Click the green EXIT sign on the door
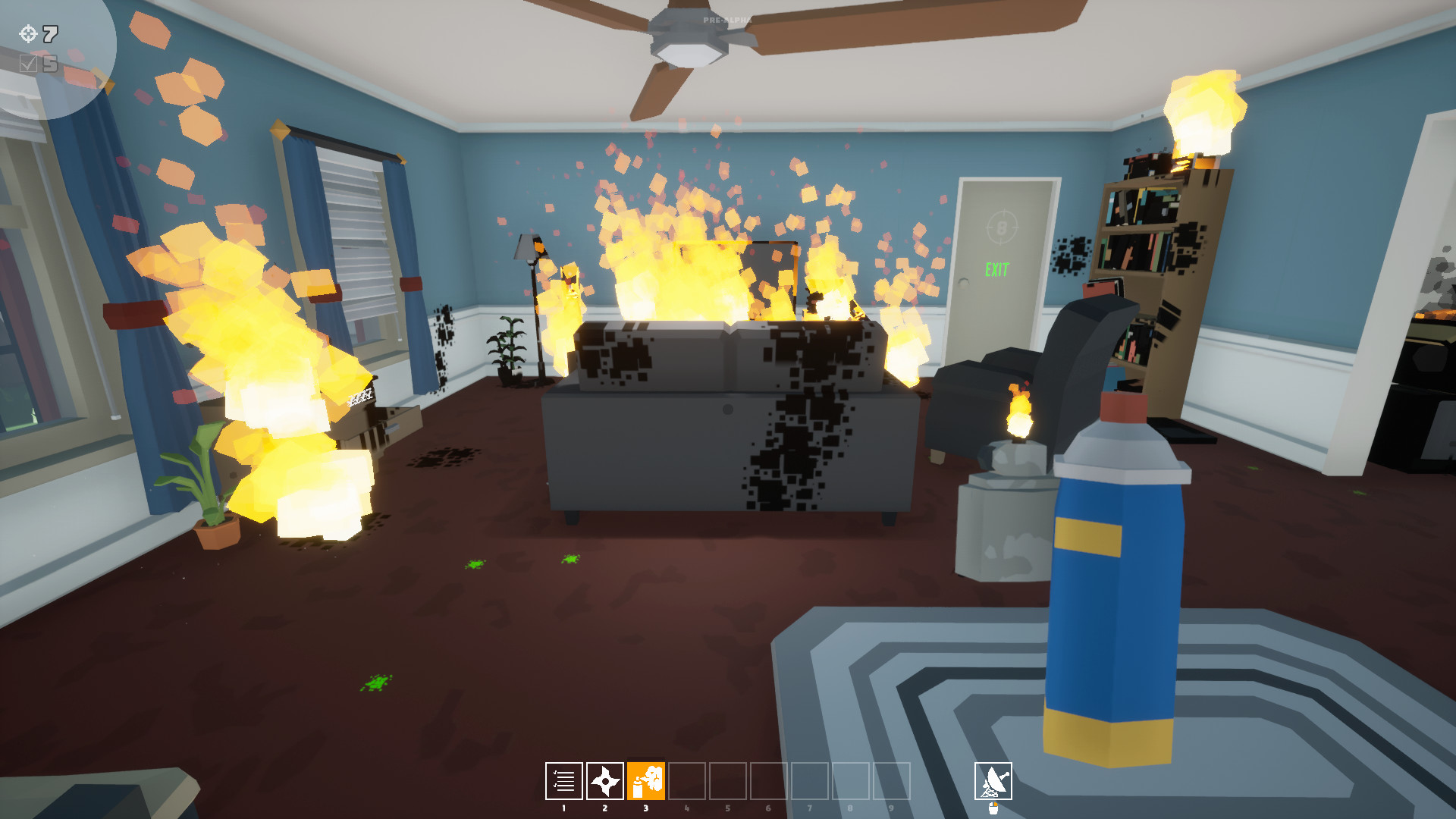This screenshot has width=1456, height=819. (x=997, y=267)
